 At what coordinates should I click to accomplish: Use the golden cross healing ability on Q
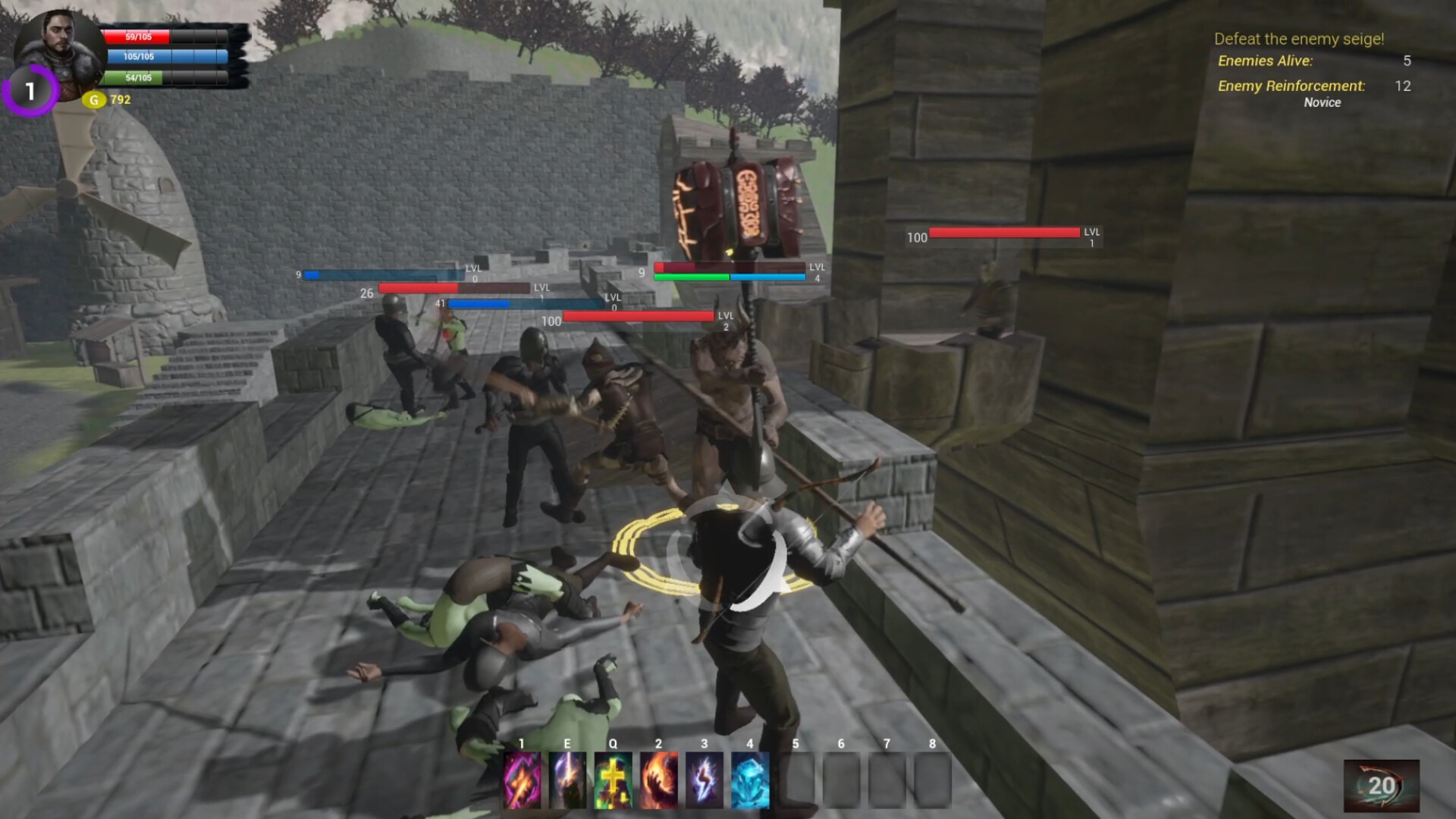(x=613, y=782)
